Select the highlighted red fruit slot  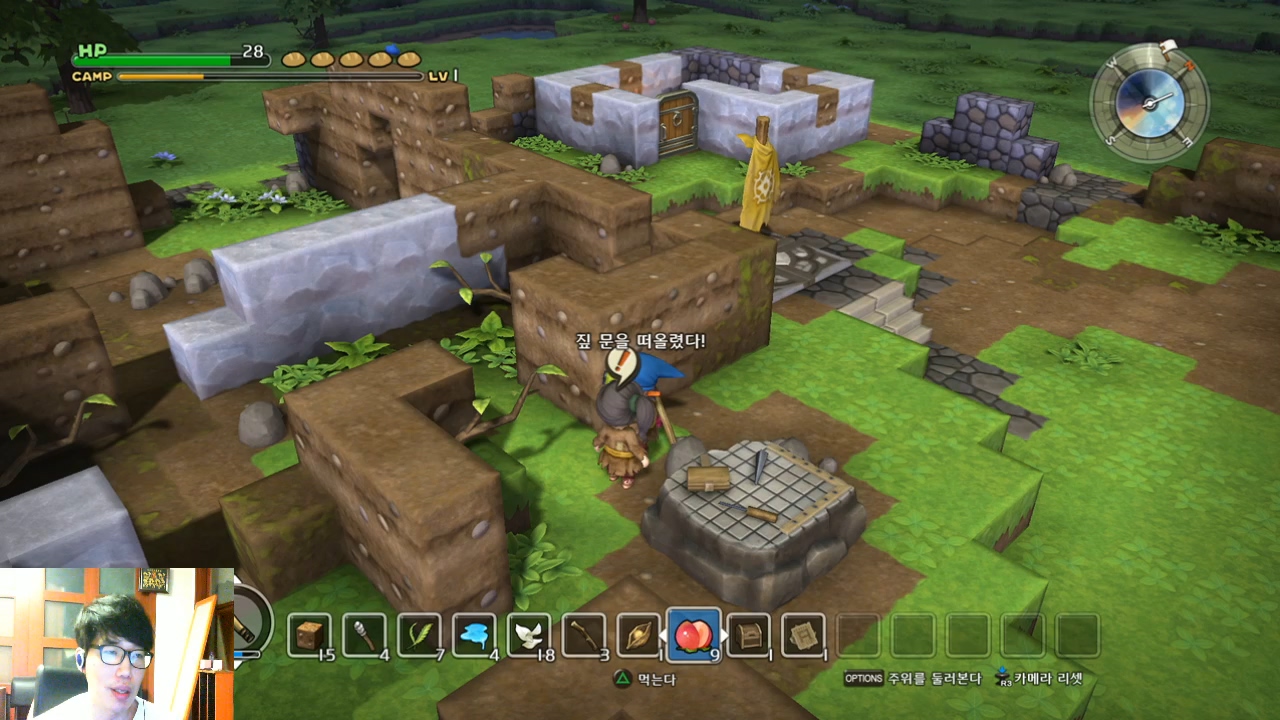[x=694, y=634]
